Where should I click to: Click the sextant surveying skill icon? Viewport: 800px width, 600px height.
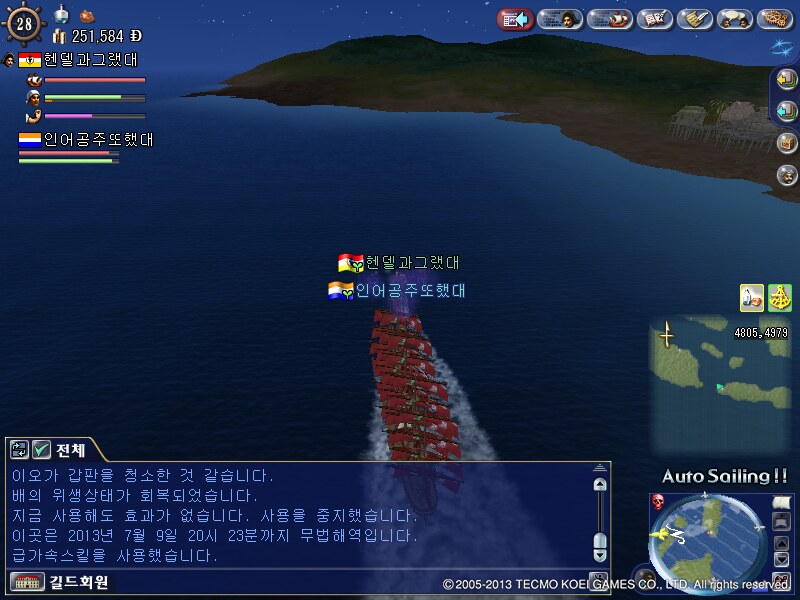click(779, 297)
